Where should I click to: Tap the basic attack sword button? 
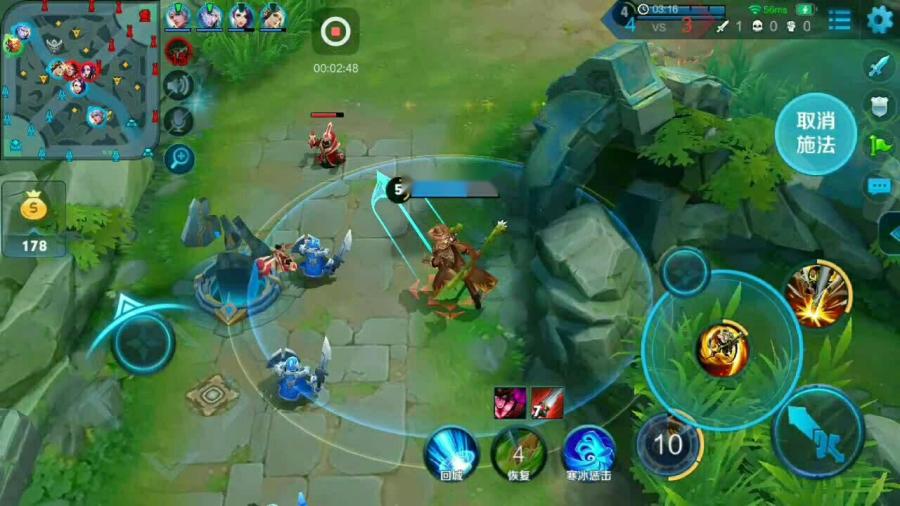click(818, 432)
